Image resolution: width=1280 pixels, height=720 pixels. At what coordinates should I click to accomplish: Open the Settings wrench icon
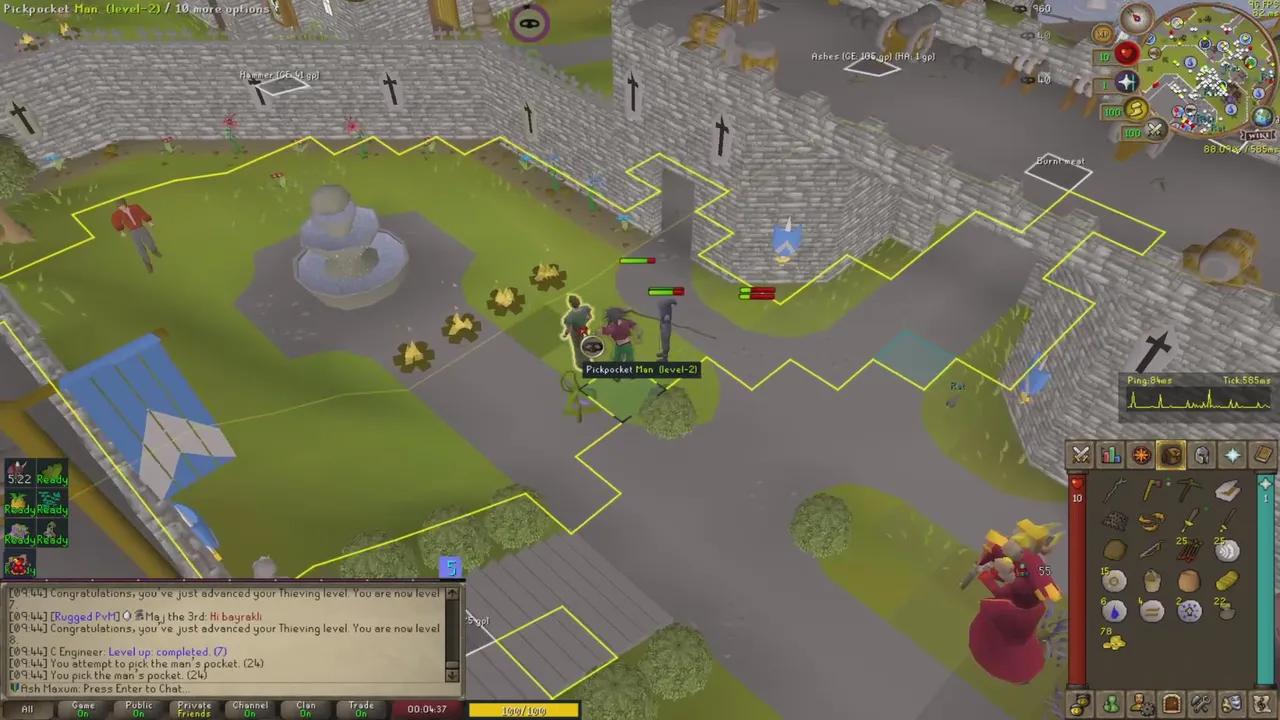pyautogui.click(x=1201, y=702)
